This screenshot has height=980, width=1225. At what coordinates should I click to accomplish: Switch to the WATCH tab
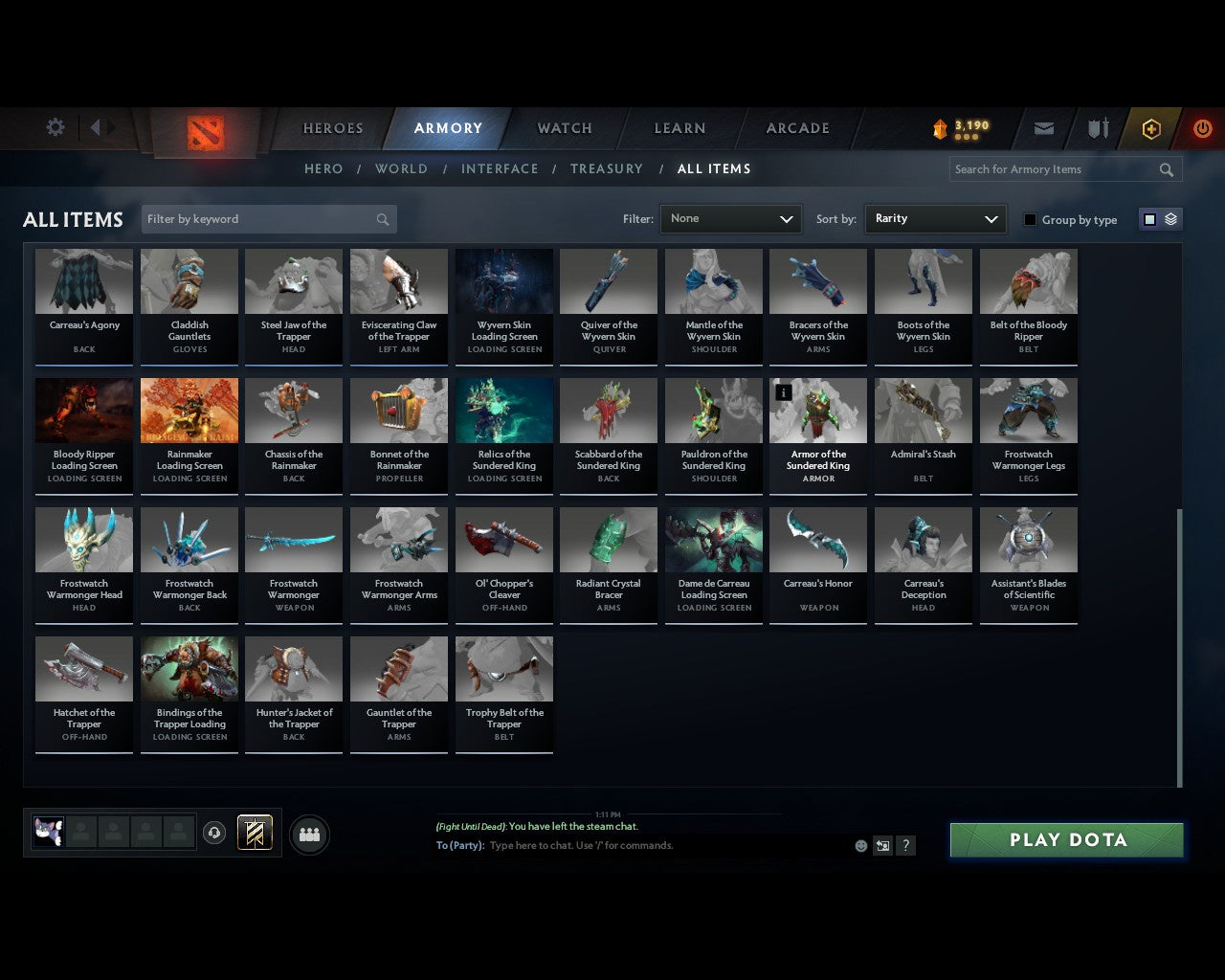564,127
